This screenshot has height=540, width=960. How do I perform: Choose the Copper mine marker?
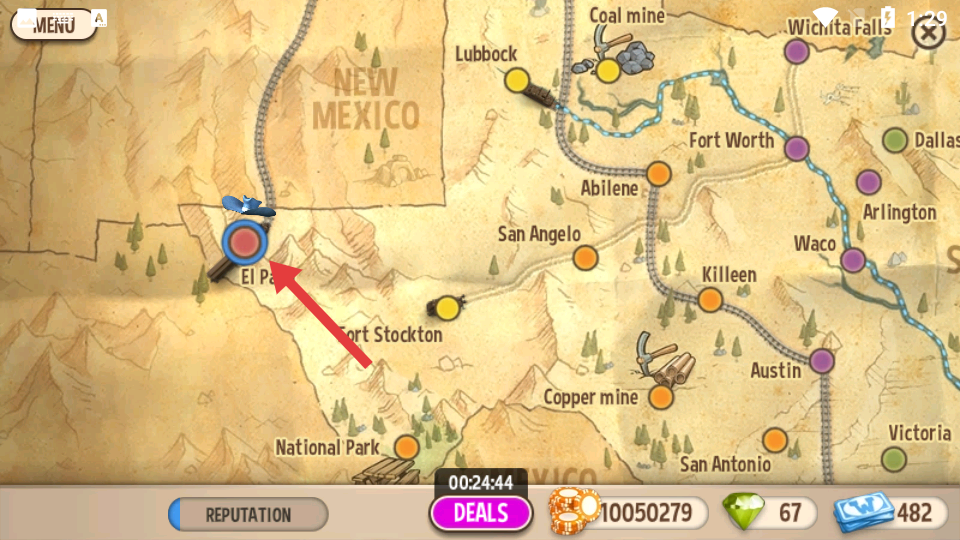(661, 397)
